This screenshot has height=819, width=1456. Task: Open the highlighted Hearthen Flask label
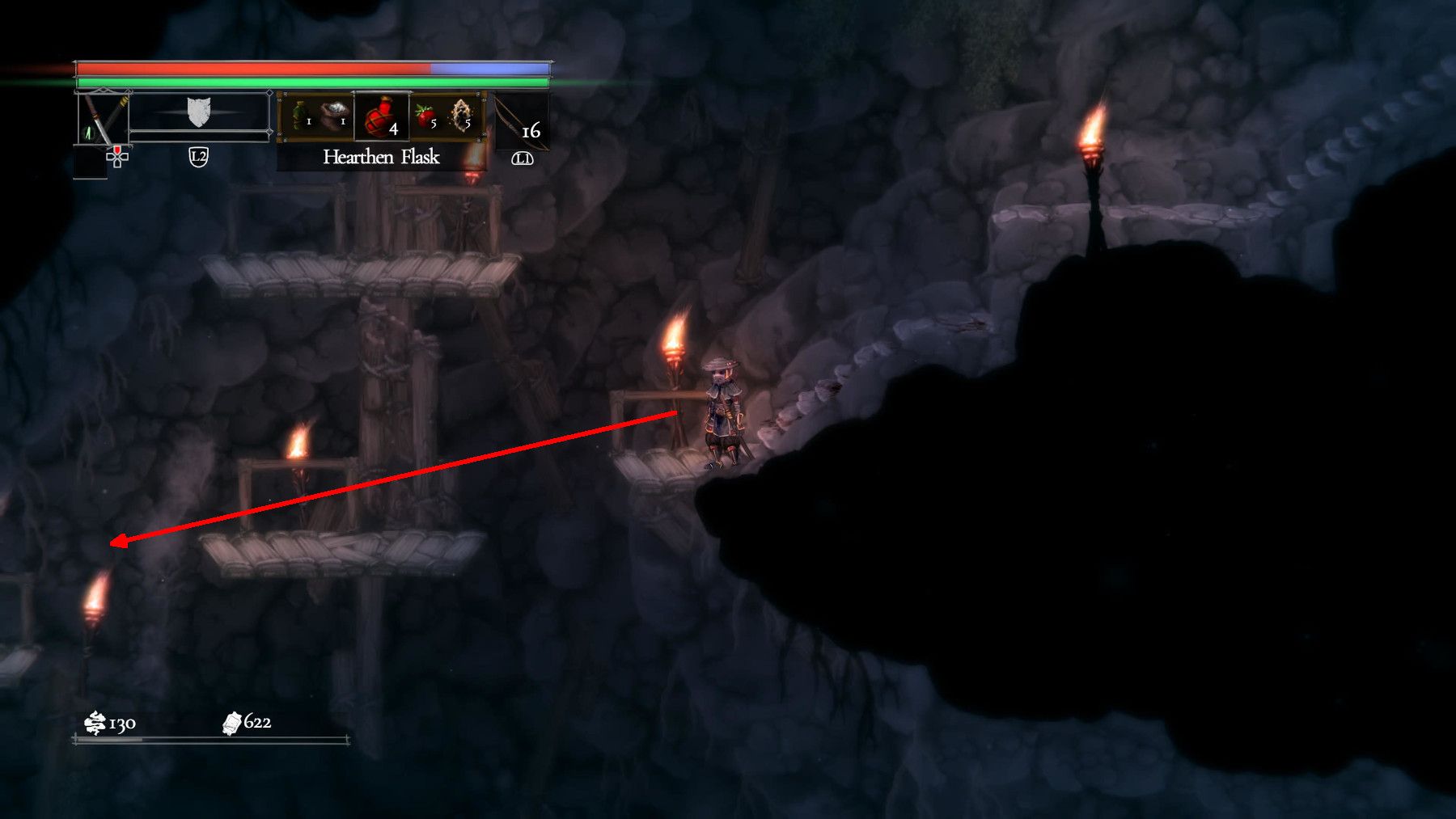(380, 158)
